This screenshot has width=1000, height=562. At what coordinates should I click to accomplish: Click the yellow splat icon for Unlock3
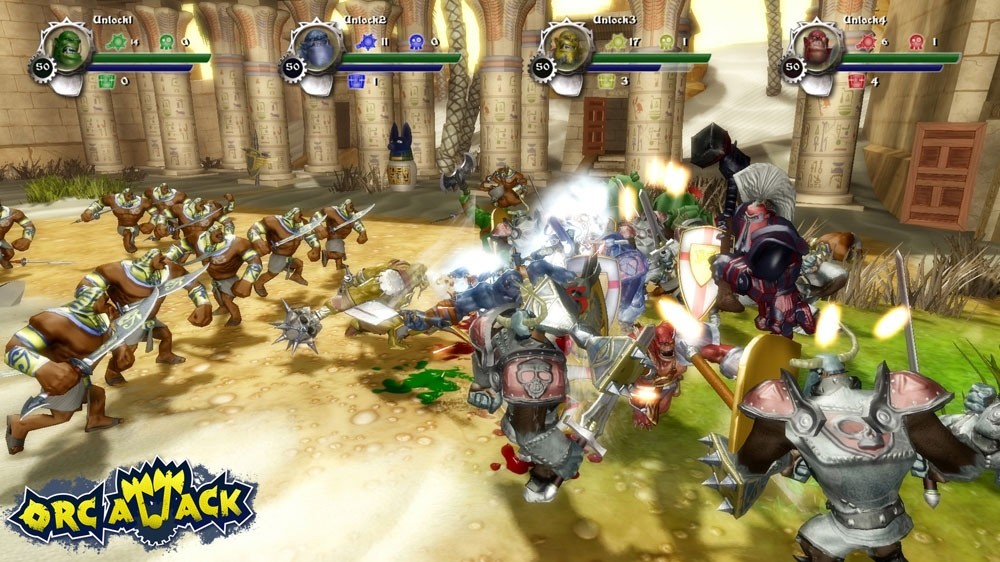tap(616, 42)
